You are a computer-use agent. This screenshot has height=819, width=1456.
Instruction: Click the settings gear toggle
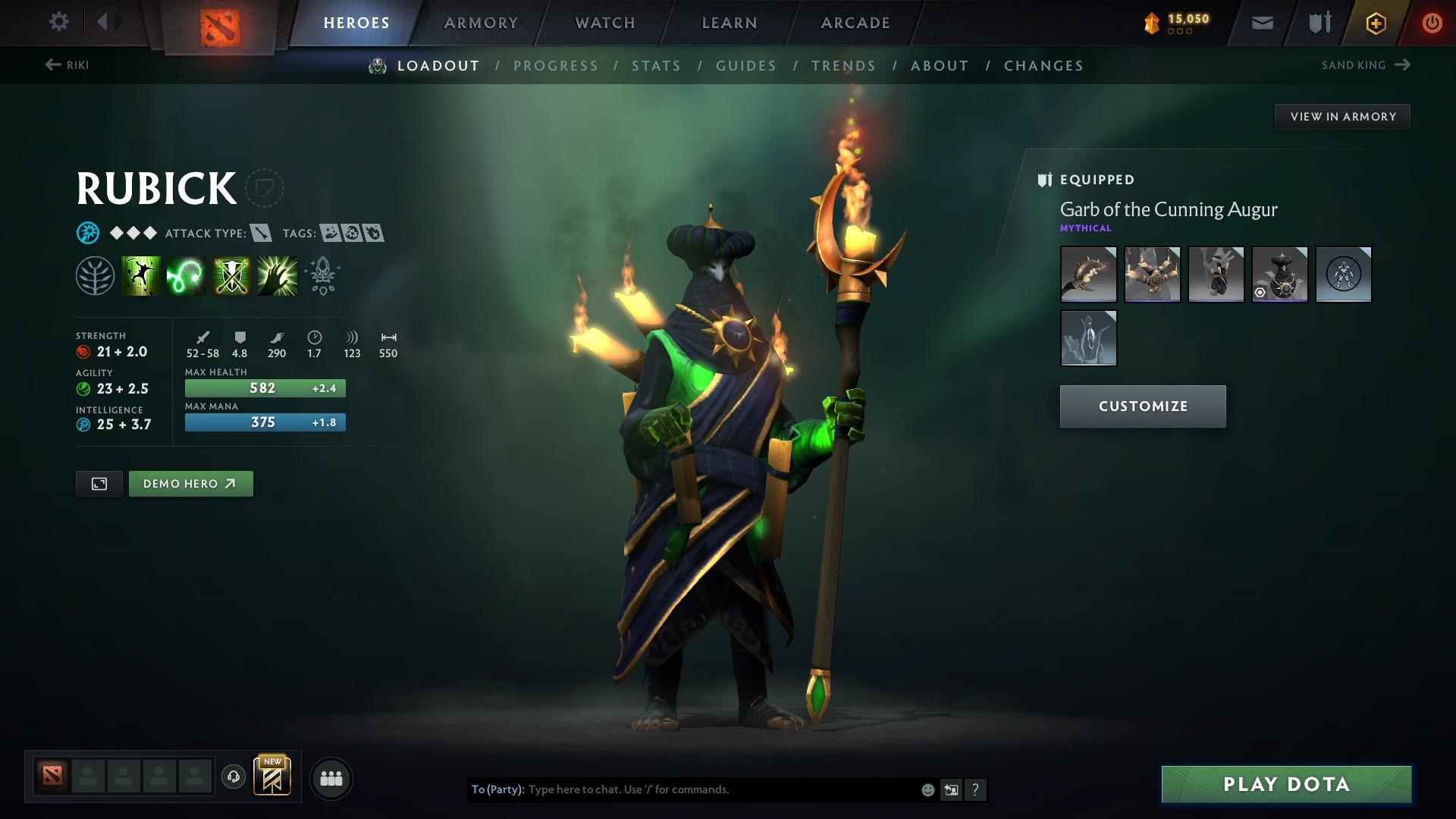(59, 21)
